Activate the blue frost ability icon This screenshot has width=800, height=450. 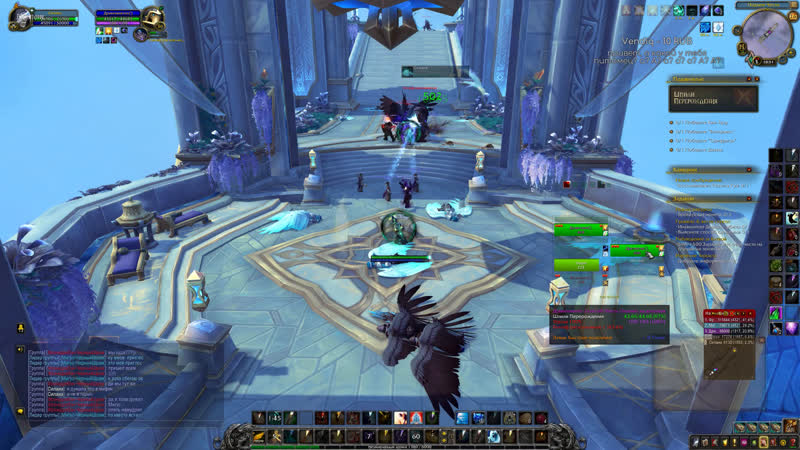pos(462,417)
